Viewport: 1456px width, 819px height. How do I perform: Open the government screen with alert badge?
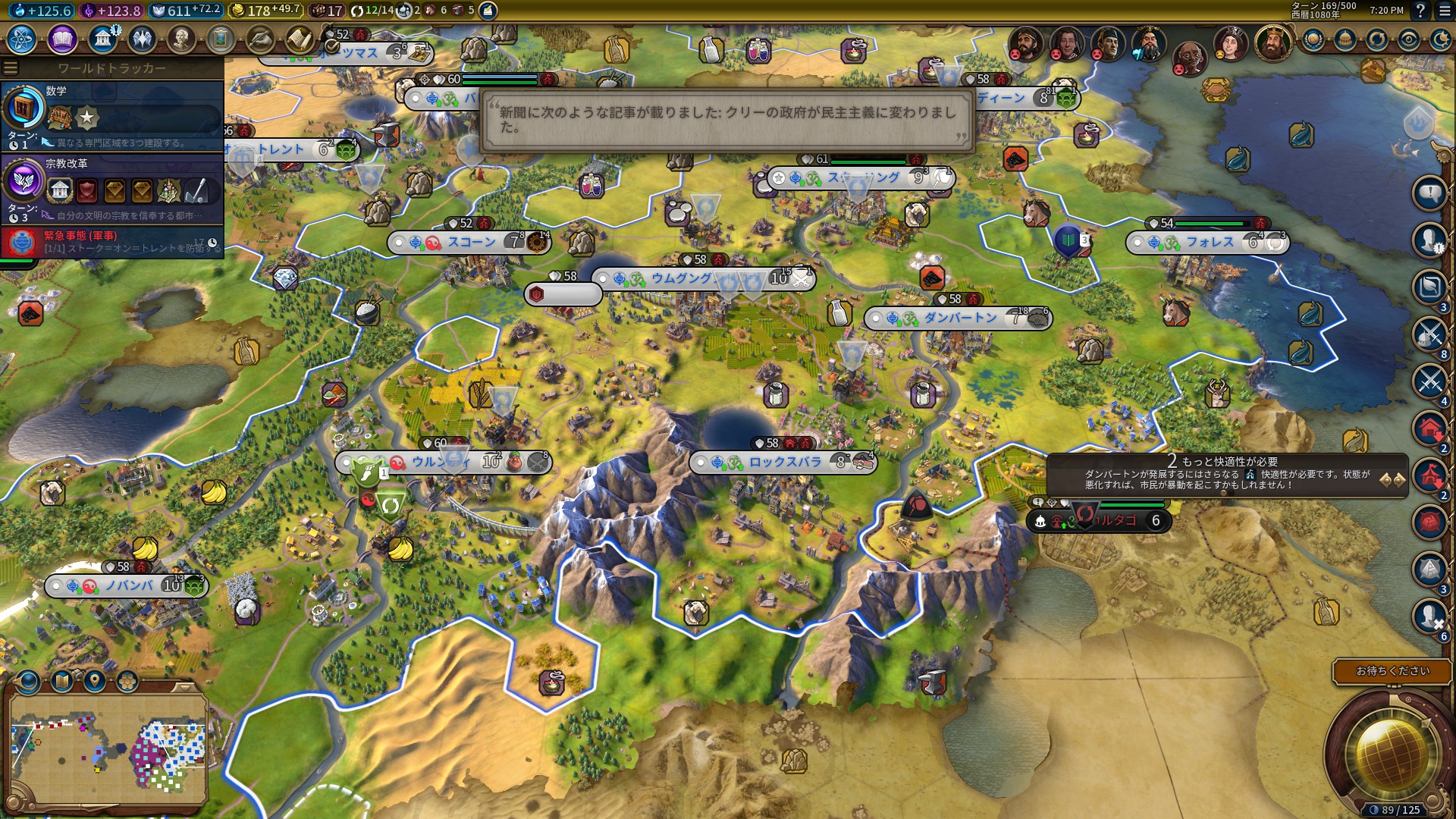point(102,39)
